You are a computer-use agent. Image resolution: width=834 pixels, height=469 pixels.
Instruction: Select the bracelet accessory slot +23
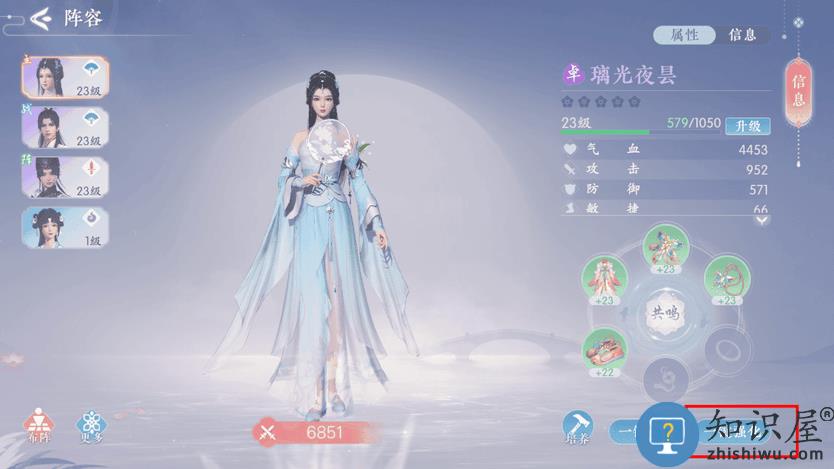(x=726, y=280)
